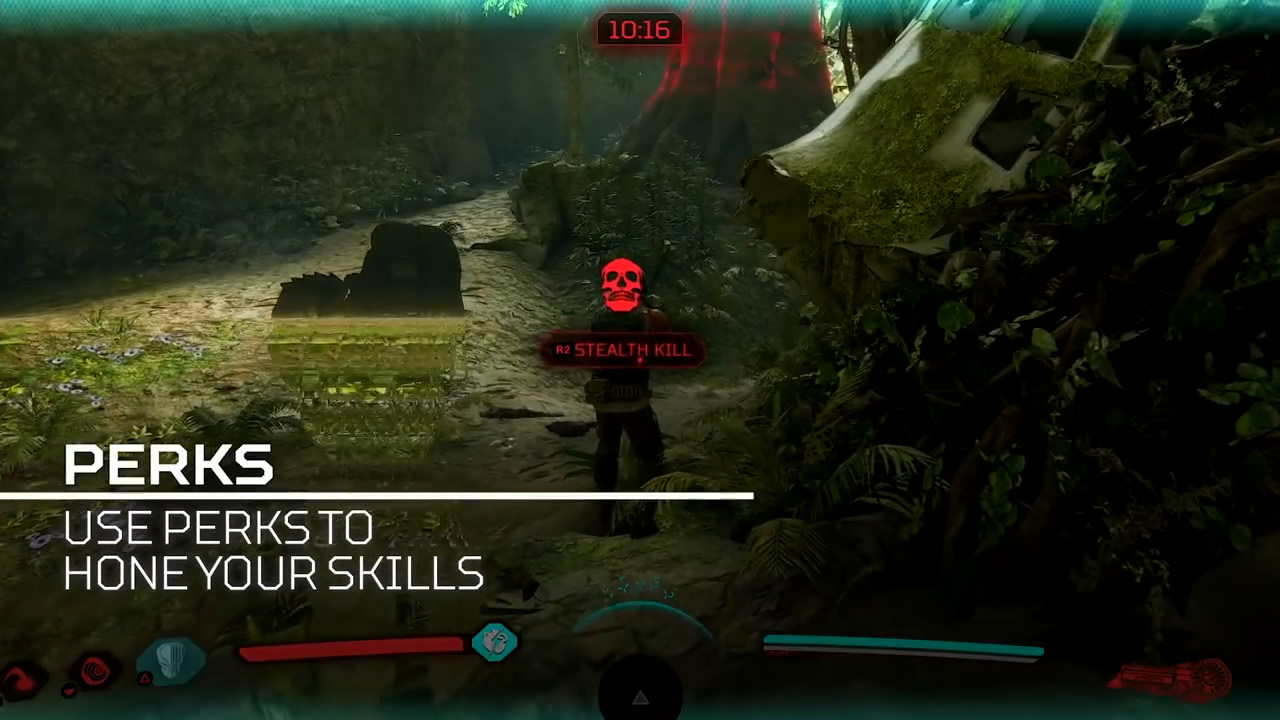Viewport: 1280px width, 720px height.
Task: Select the Predator mask icon
Action: click(171, 661)
